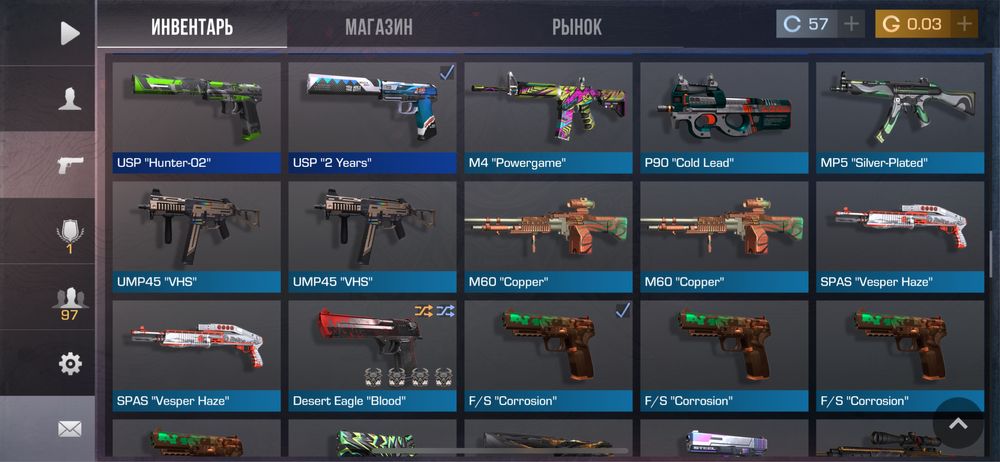Viewport: 1000px width, 462px height.
Task: Select the M4 "Powergame" skin
Action: pos(548,118)
